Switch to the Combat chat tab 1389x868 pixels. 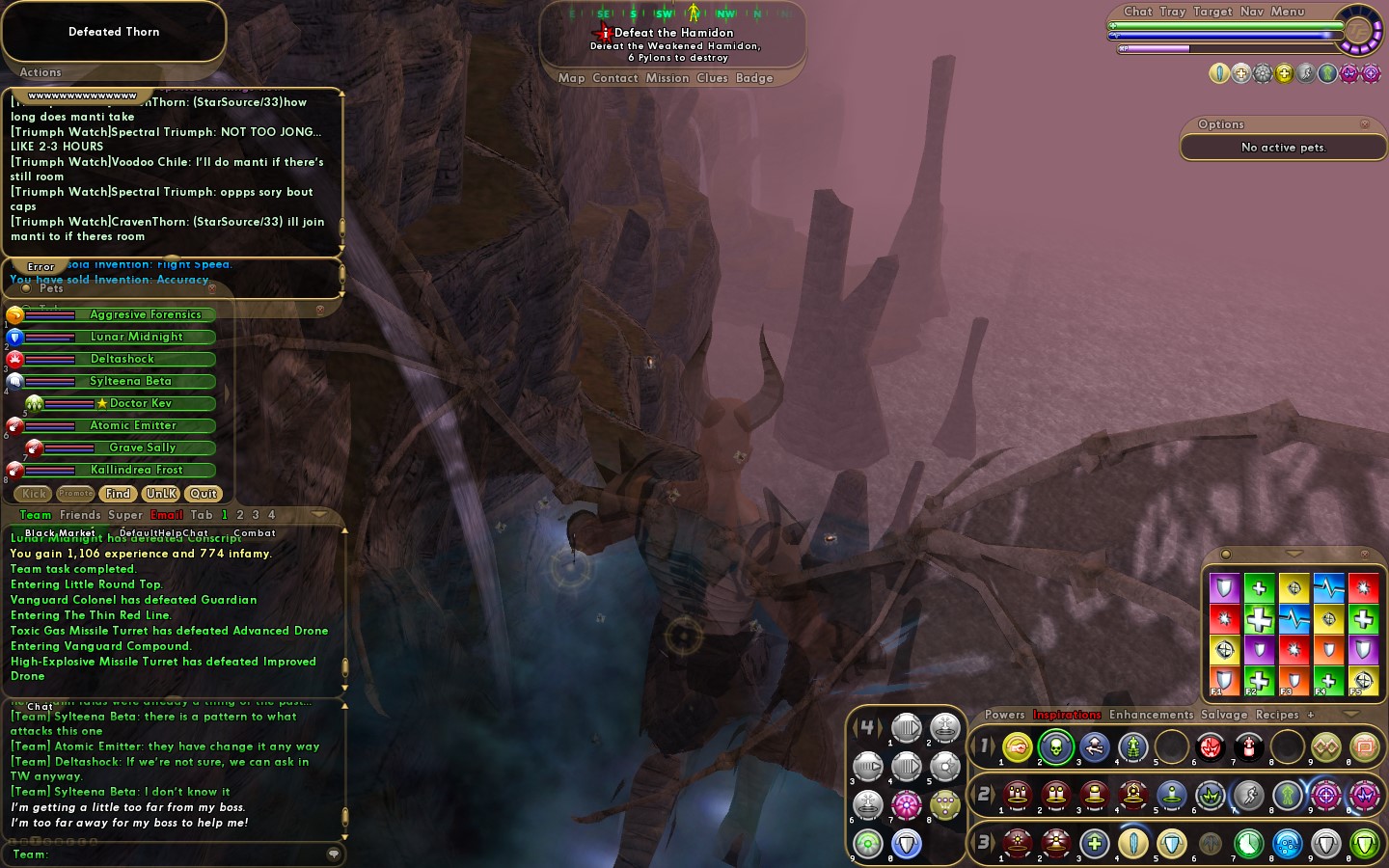pyautogui.click(x=255, y=532)
